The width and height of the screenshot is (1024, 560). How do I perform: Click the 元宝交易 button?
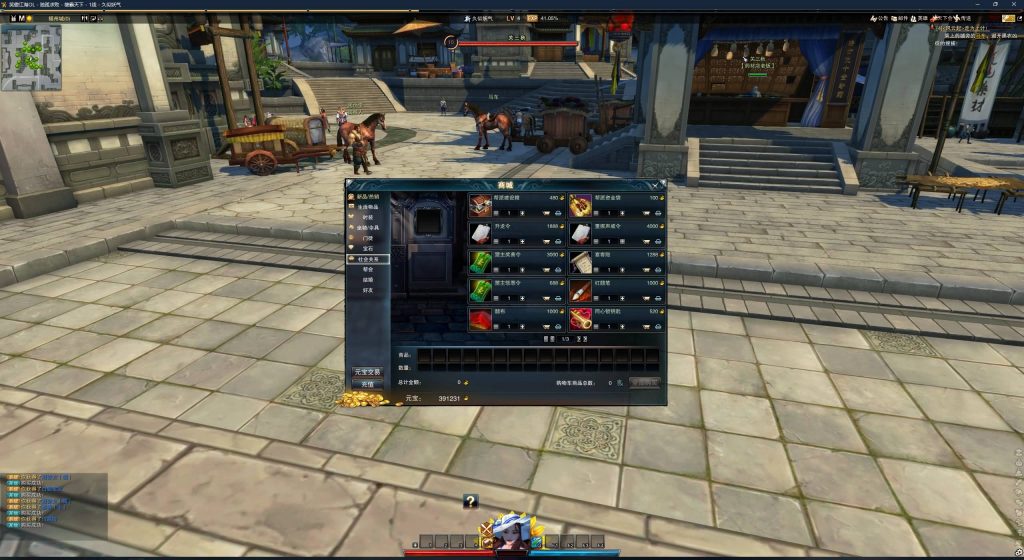pos(366,372)
